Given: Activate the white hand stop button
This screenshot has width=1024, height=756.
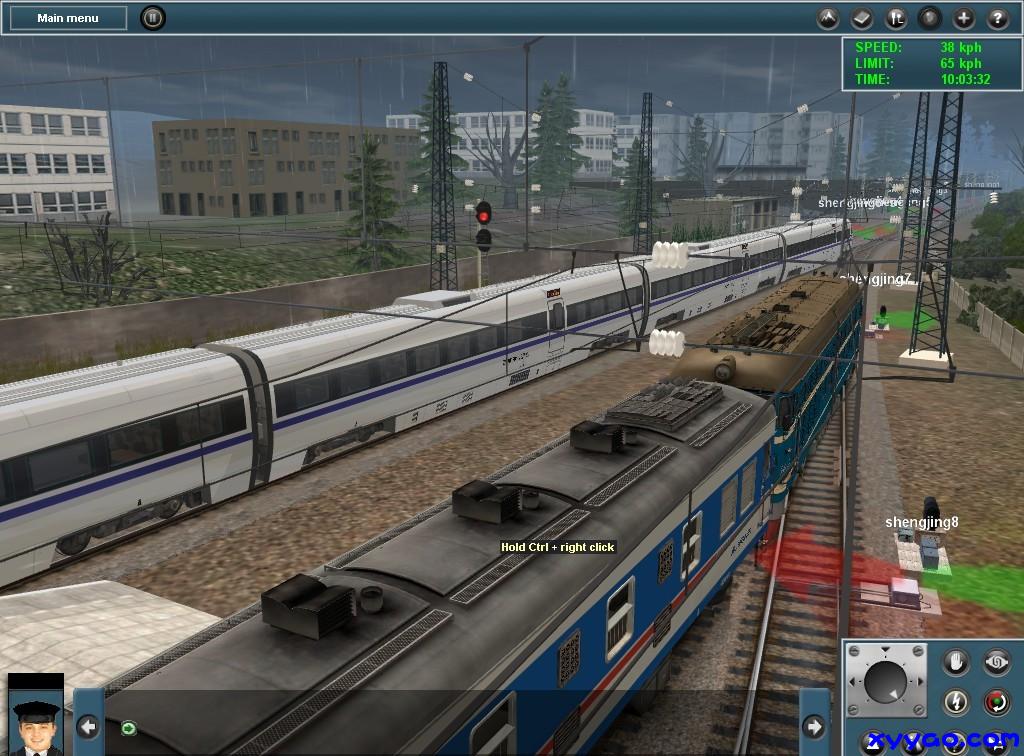Looking at the screenshot, I should pos(957,662).
